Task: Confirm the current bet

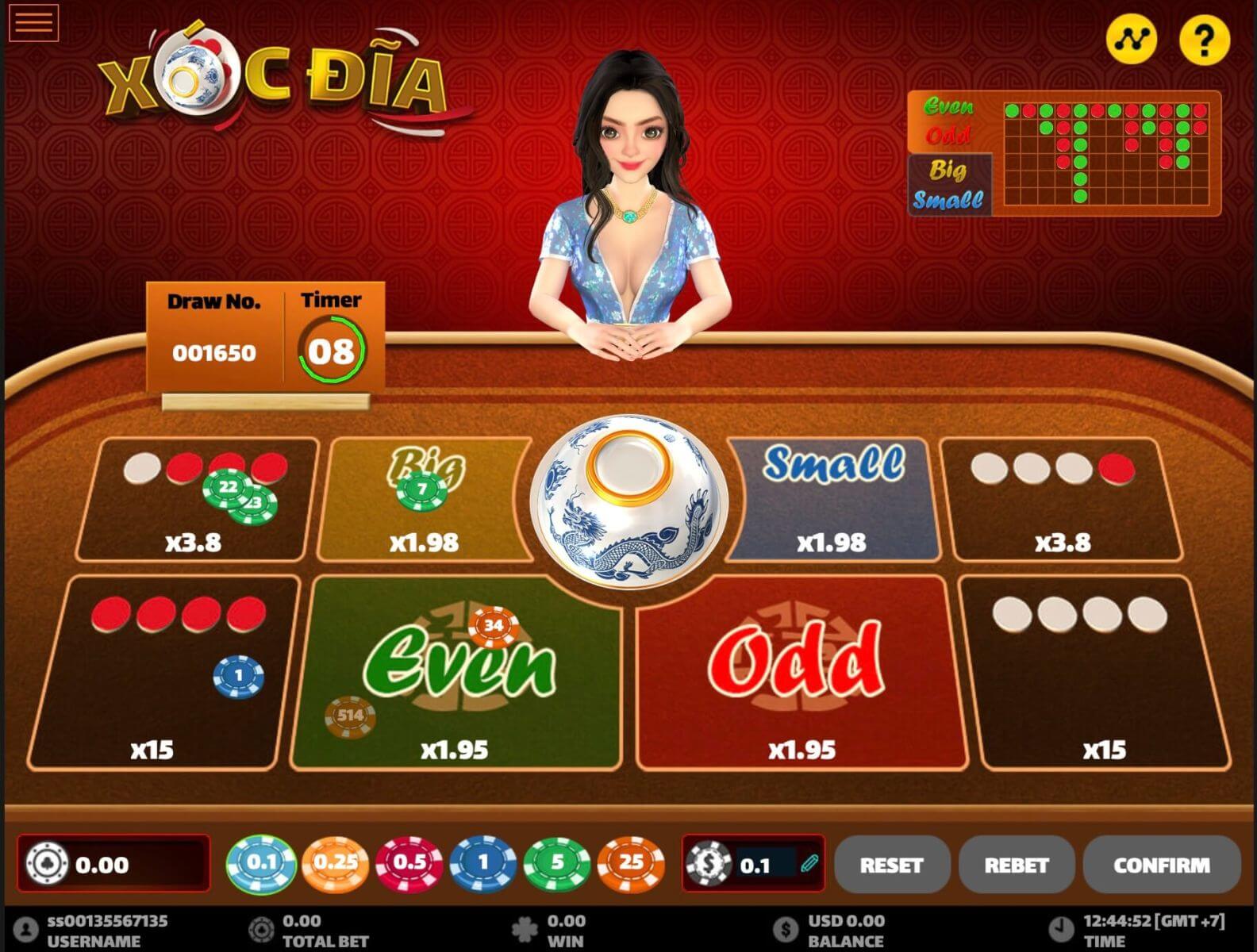Action: click(x=1161, y=865)
